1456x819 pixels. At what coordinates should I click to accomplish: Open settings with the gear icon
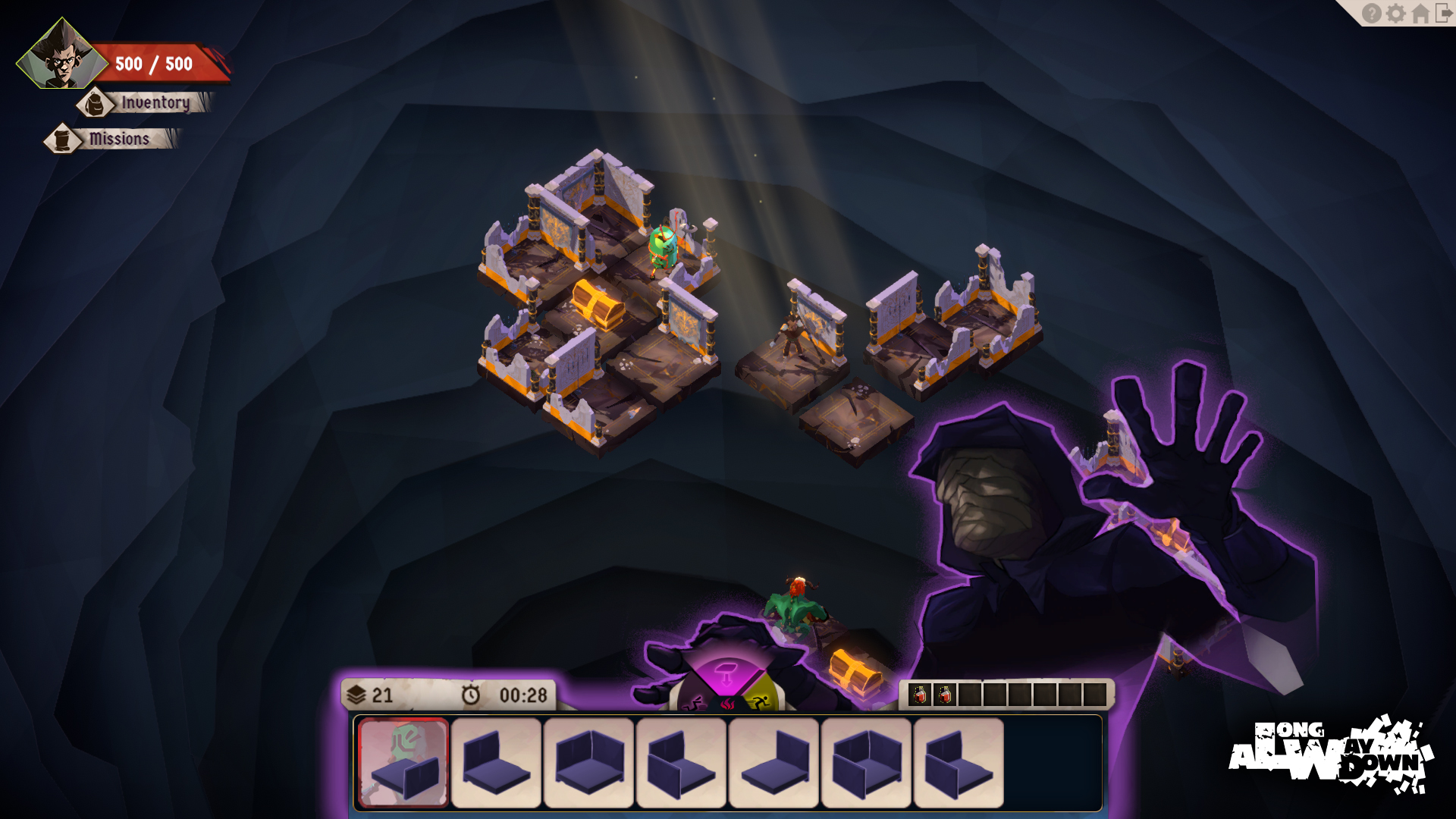click(x=1396, y=14)
